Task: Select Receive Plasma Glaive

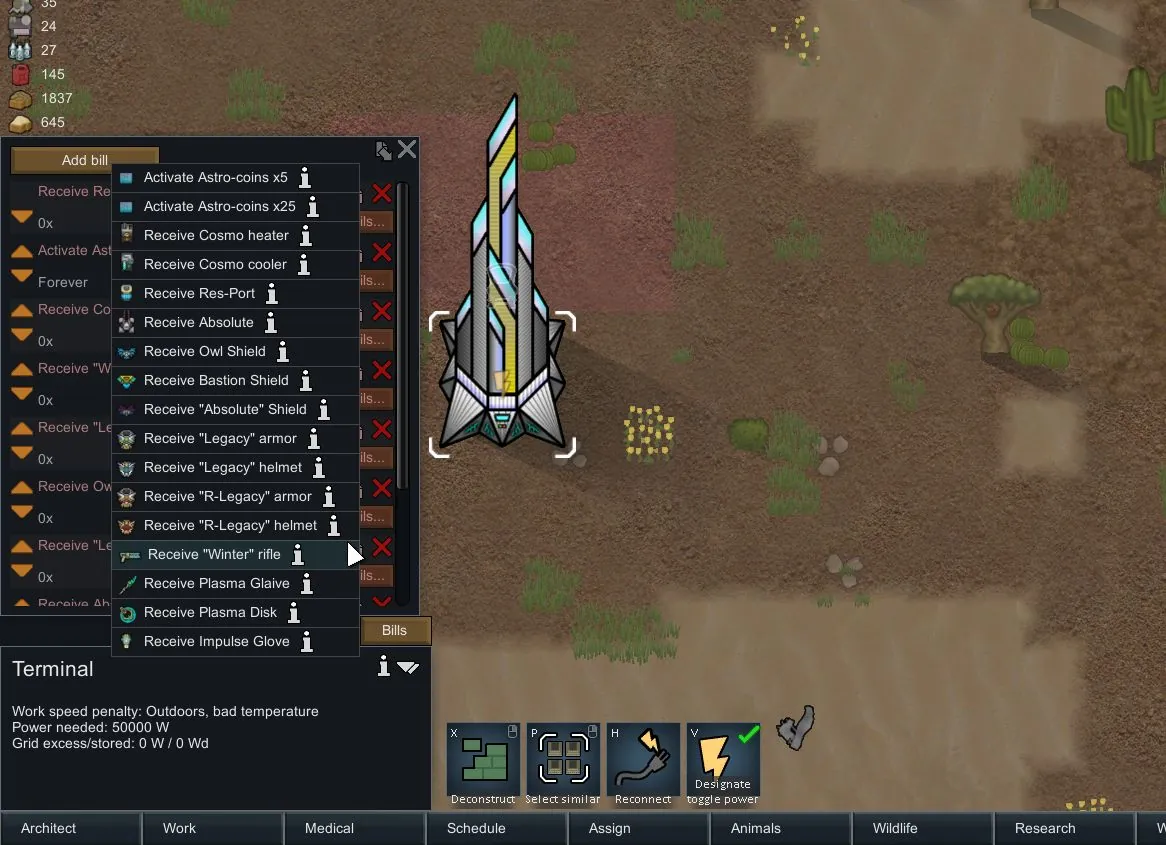Action: [x=216, y=584]
